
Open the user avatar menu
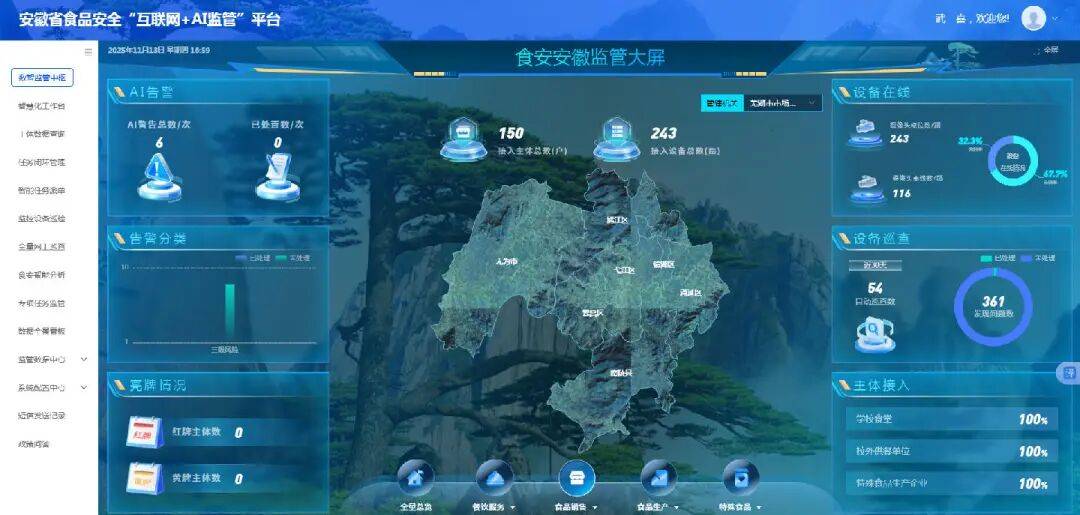pyautogui.click(x=1034, y=18)
